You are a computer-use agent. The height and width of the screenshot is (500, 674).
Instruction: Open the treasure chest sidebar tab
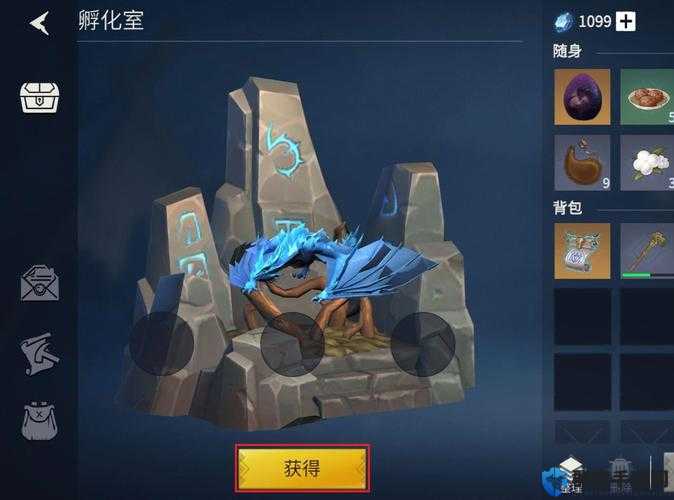click(x=40, y=97)
